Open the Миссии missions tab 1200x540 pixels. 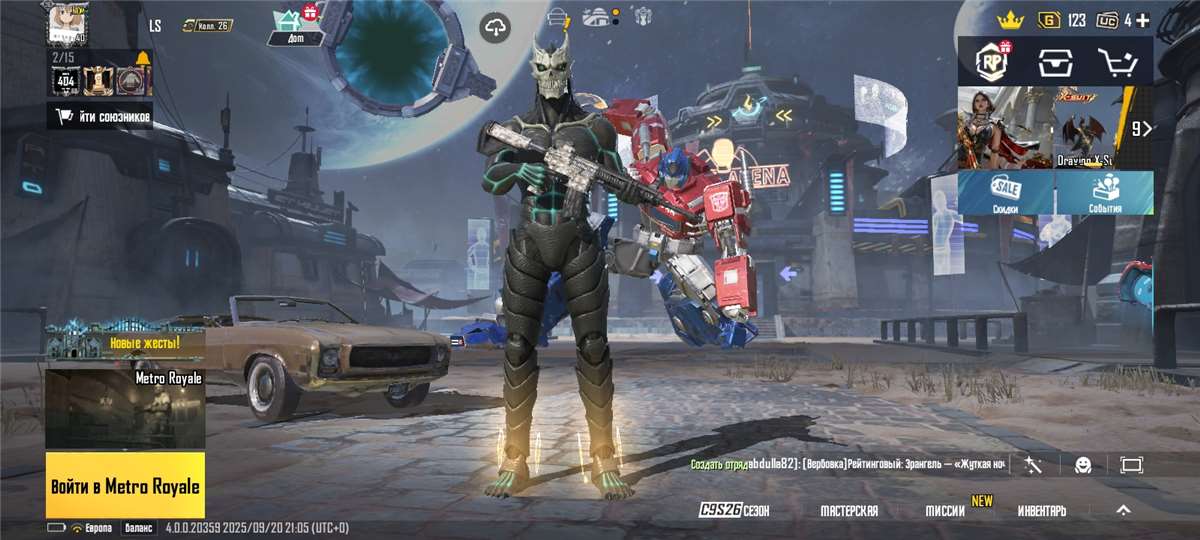click(x=945, y=510)
